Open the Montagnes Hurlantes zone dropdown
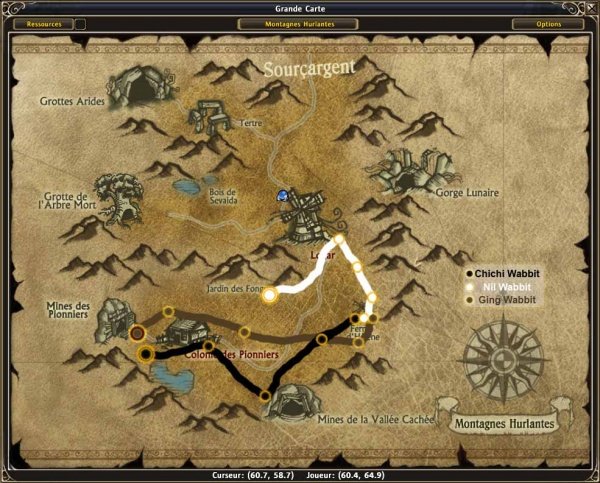 coord(299,24)
